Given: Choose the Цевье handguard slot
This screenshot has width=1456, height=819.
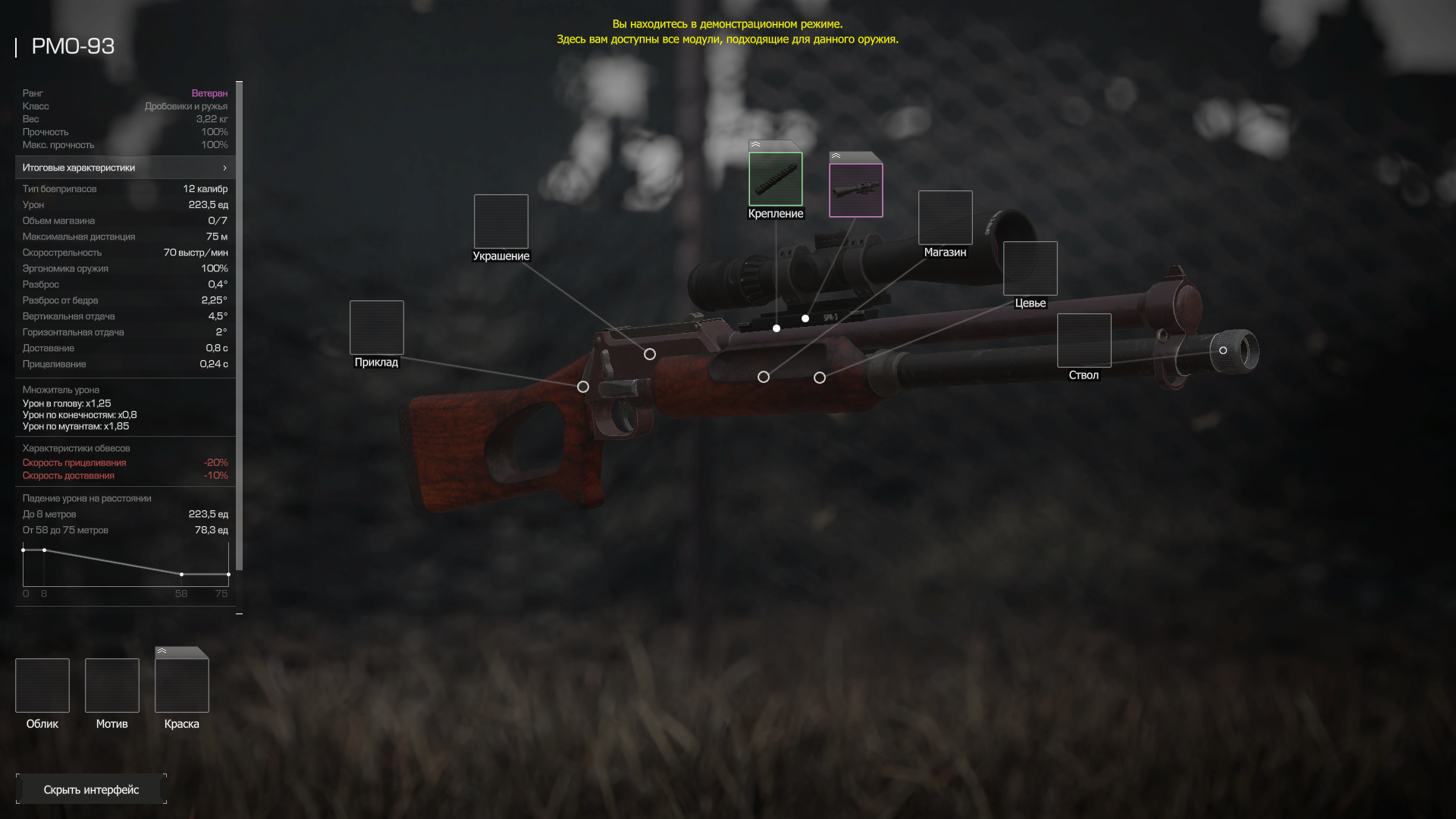Looking at the screenshot, I should pyautogui.click(x=1031, y=268).
